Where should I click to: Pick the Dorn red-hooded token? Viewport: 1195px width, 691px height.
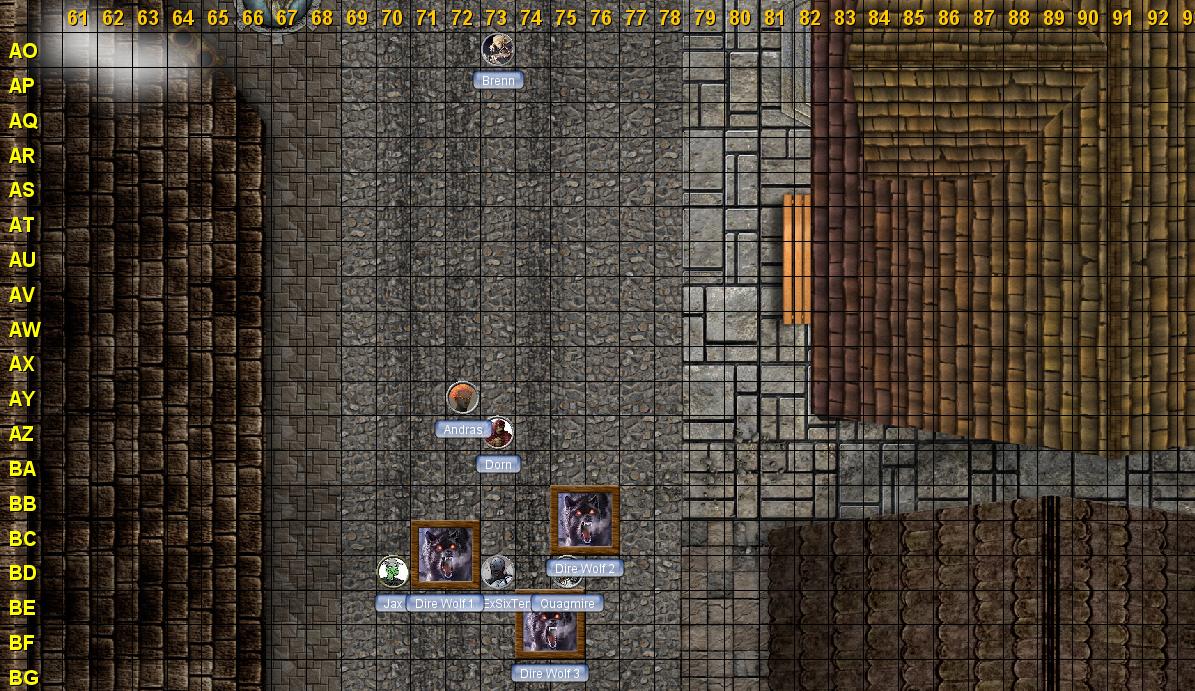(x=498, y=432)
